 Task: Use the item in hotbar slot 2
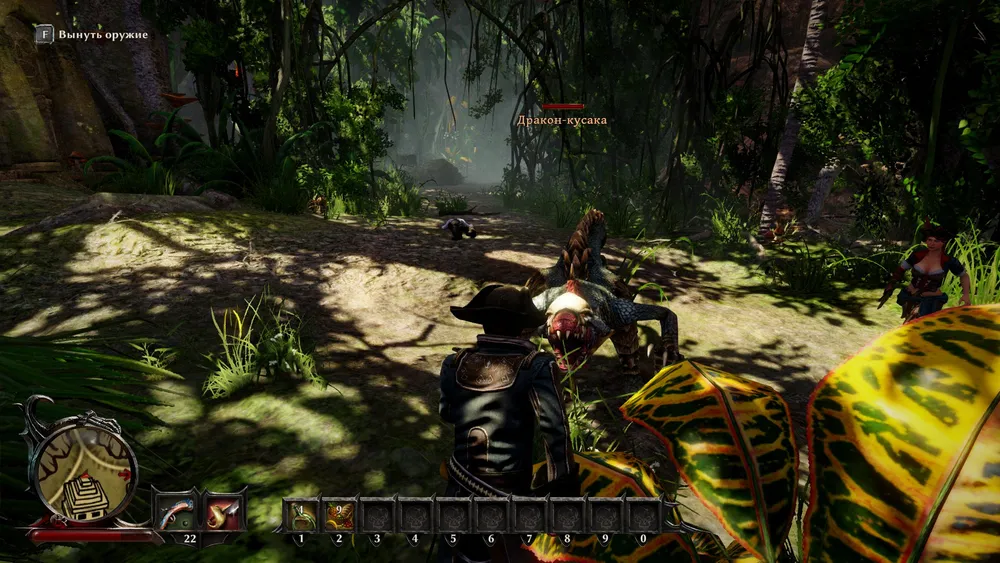click(x=339, y=515)
